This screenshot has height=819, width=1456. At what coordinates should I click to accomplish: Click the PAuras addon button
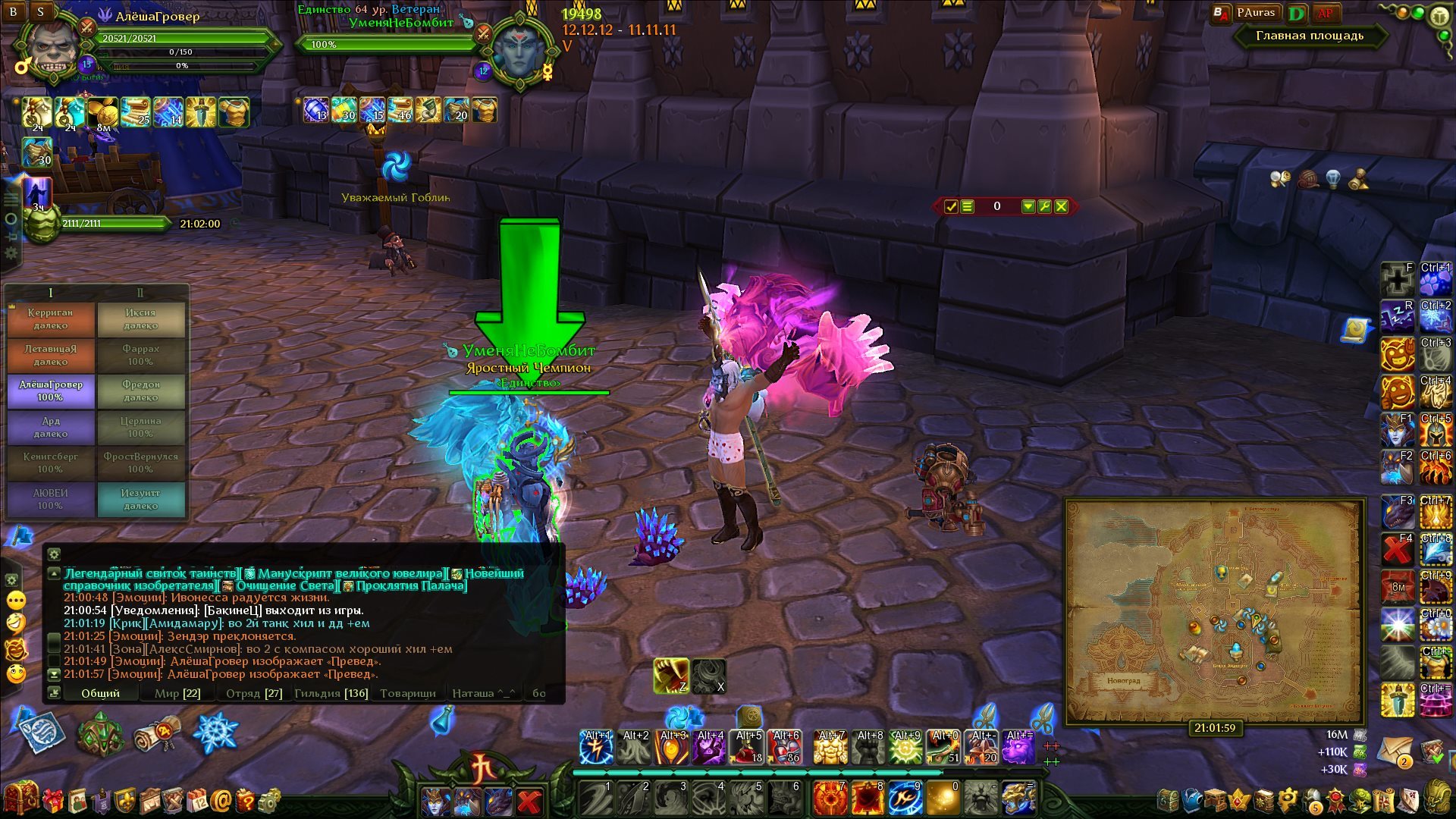(x=1255, y=13)
